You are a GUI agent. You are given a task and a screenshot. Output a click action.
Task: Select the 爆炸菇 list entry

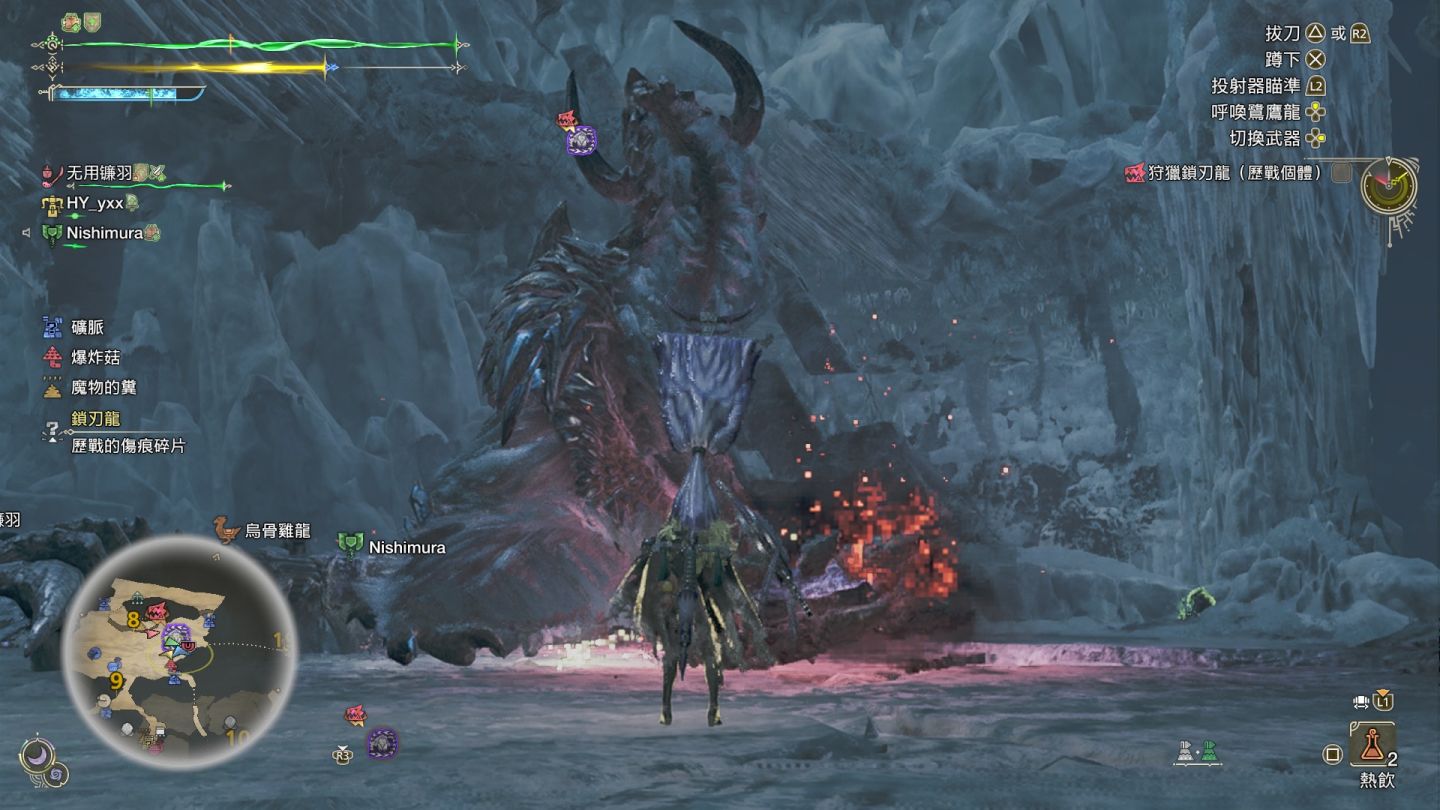(95, 357)
